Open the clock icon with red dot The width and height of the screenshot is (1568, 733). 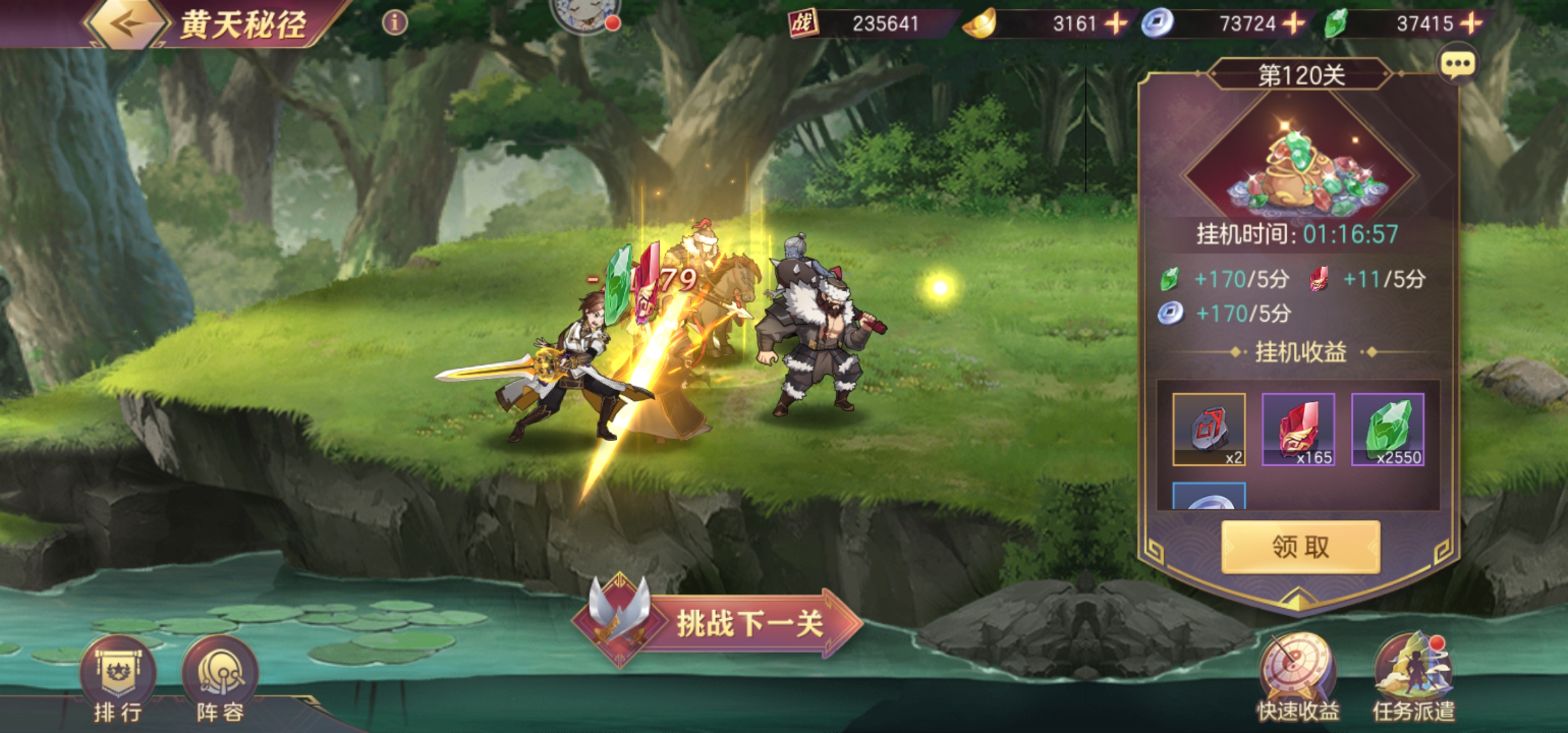click(582, 15)
